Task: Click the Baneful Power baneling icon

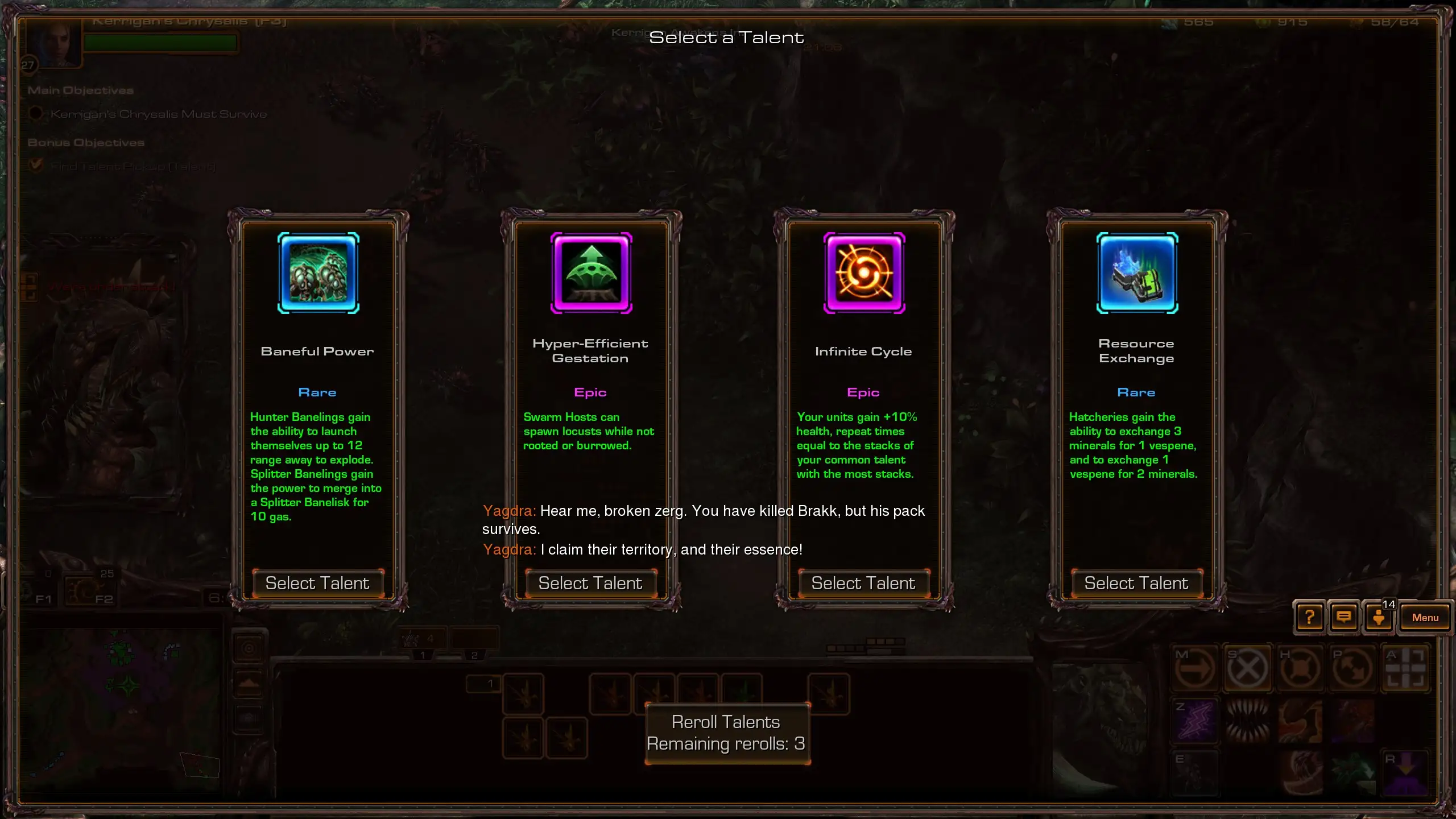Action: pyautogui.click(x=318, y=273)
